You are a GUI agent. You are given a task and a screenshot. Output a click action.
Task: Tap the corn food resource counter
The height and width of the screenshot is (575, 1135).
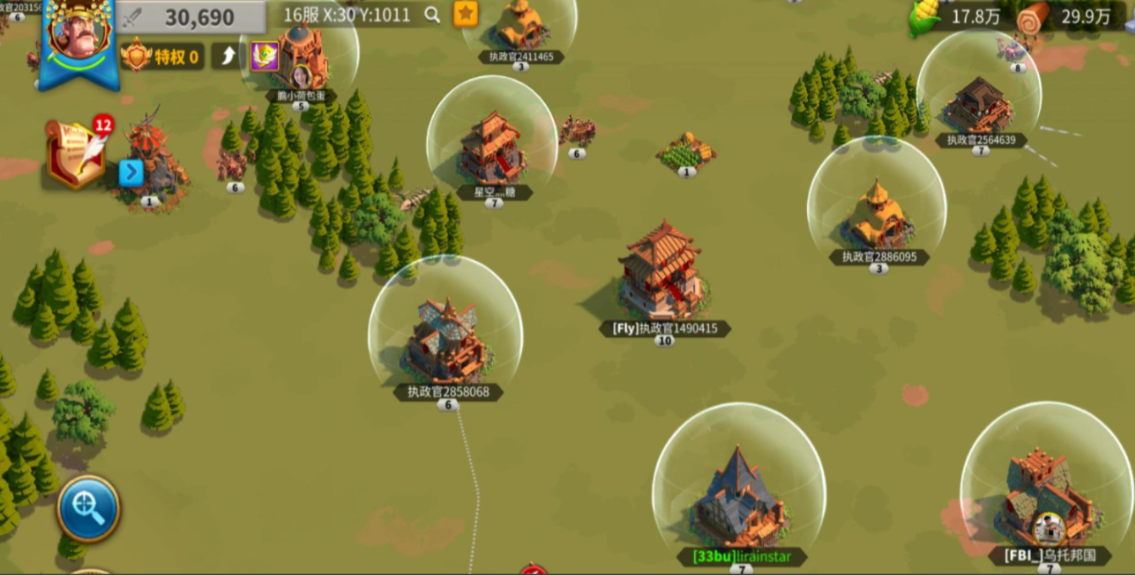click(x=955, y=17)
